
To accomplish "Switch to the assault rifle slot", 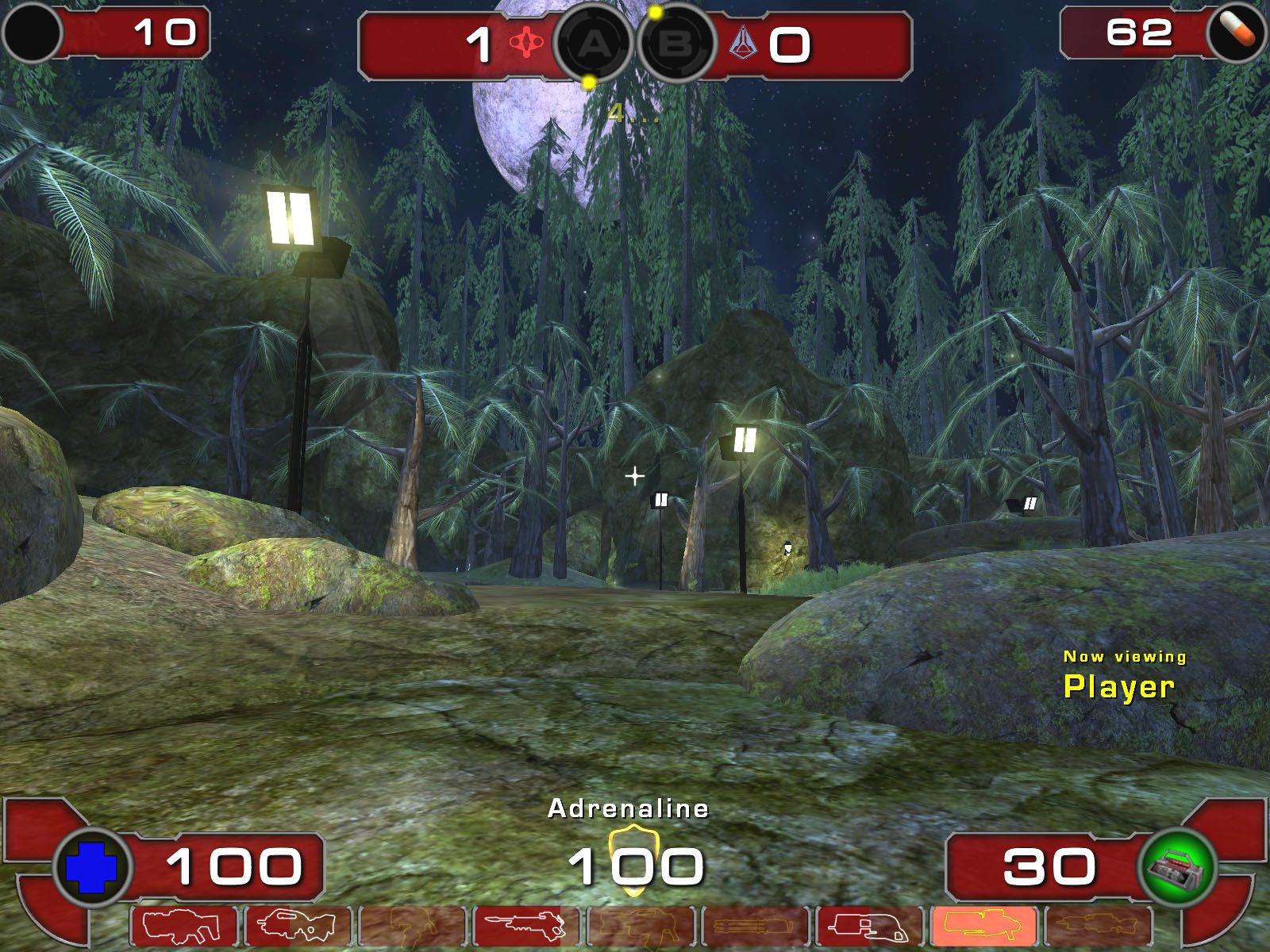I will tap(298, 925).
